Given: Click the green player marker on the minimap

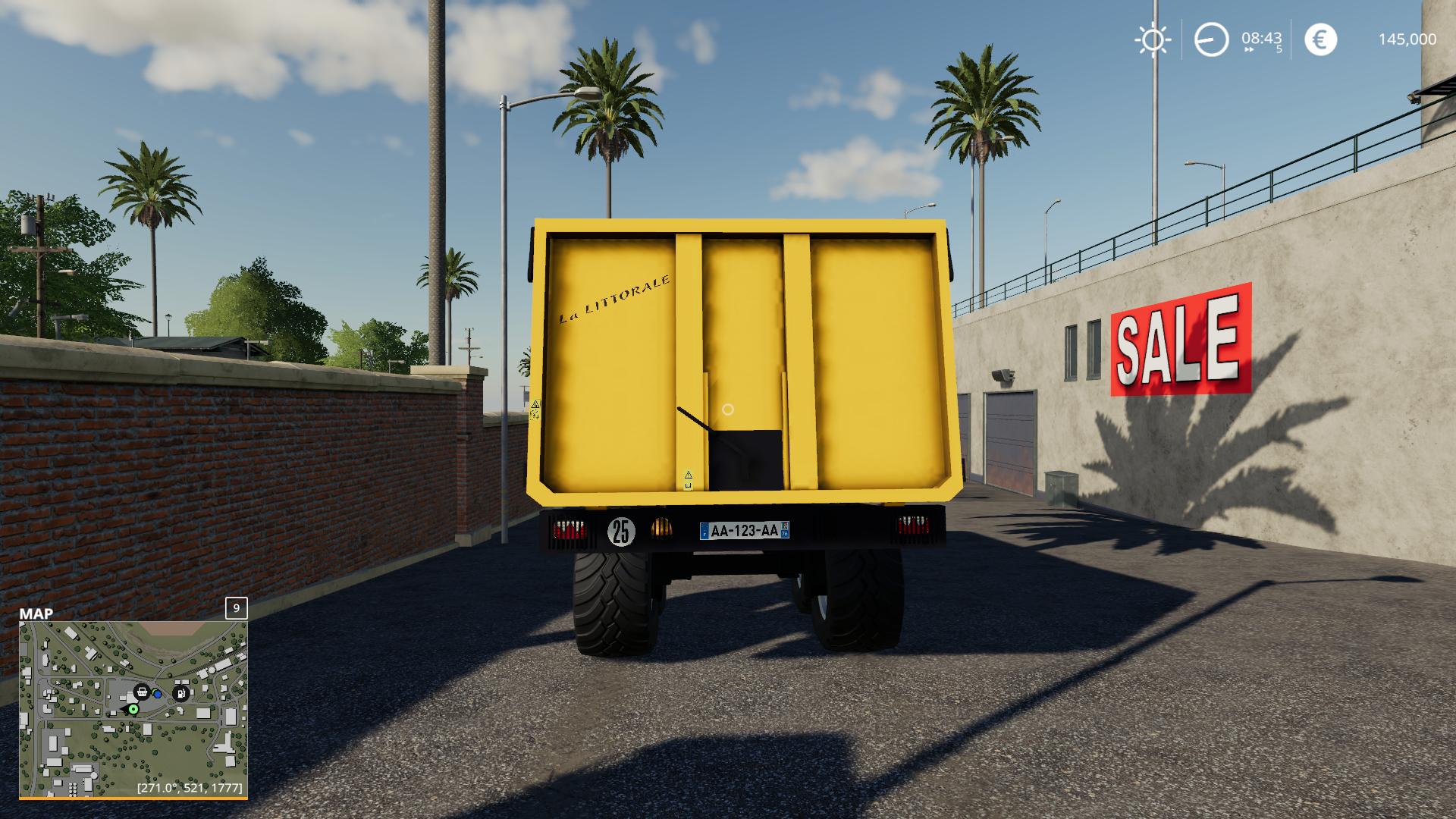Looking at the screenshot, I should click(x=133, y=709).
